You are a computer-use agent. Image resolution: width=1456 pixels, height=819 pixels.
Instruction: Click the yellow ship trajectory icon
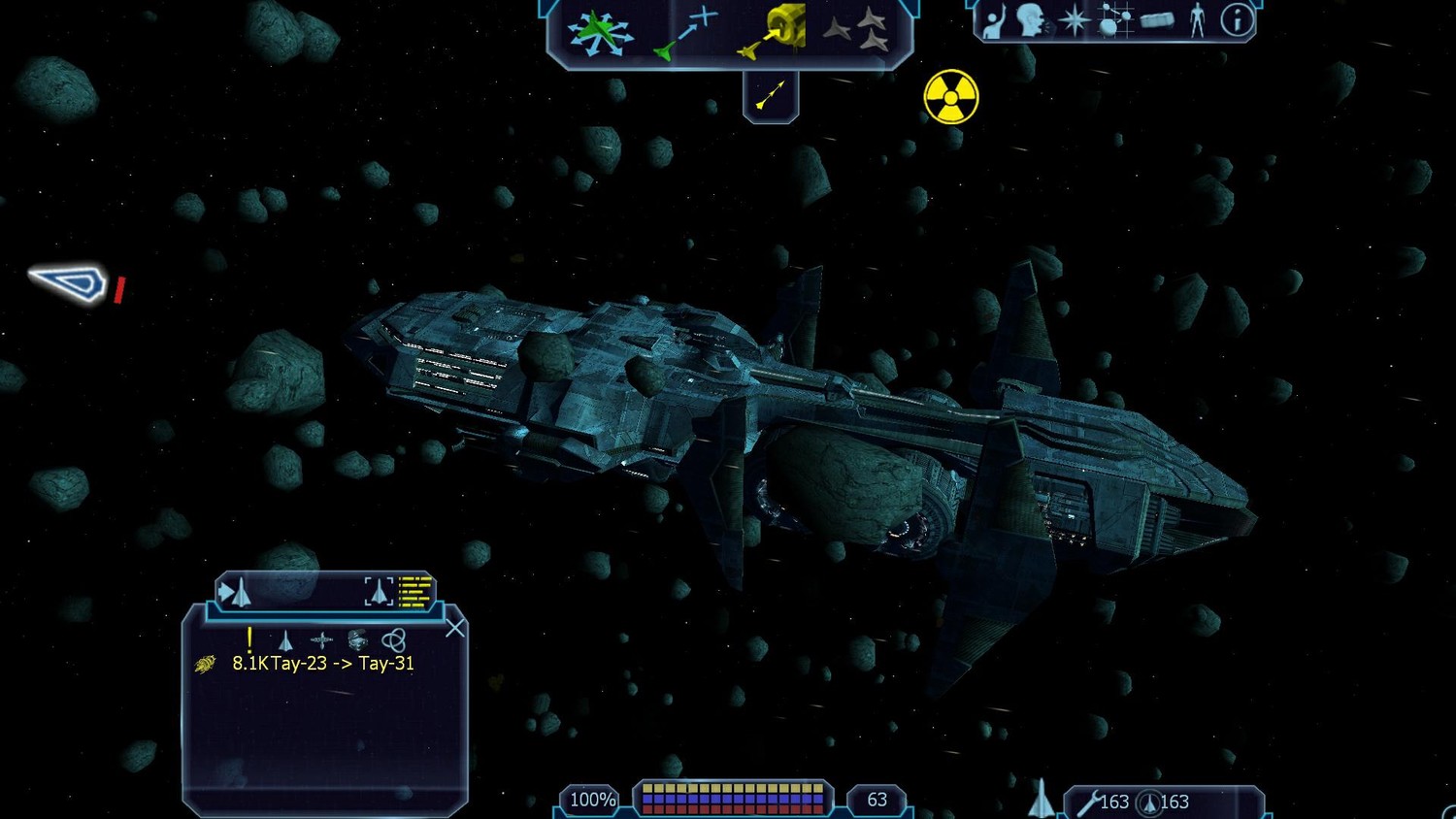770,96
